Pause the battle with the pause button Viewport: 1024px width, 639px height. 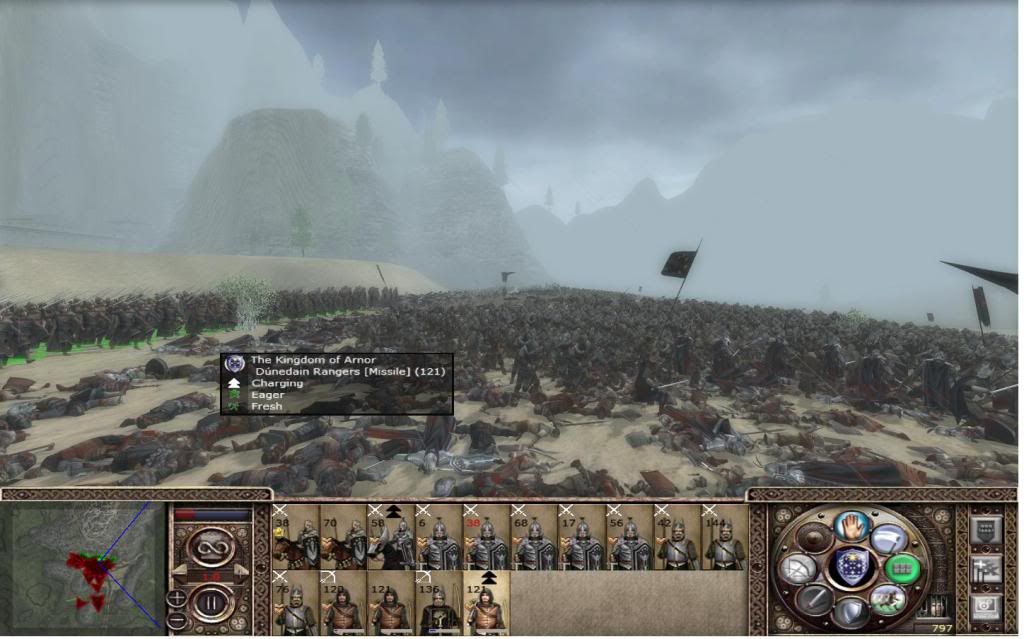211,604
